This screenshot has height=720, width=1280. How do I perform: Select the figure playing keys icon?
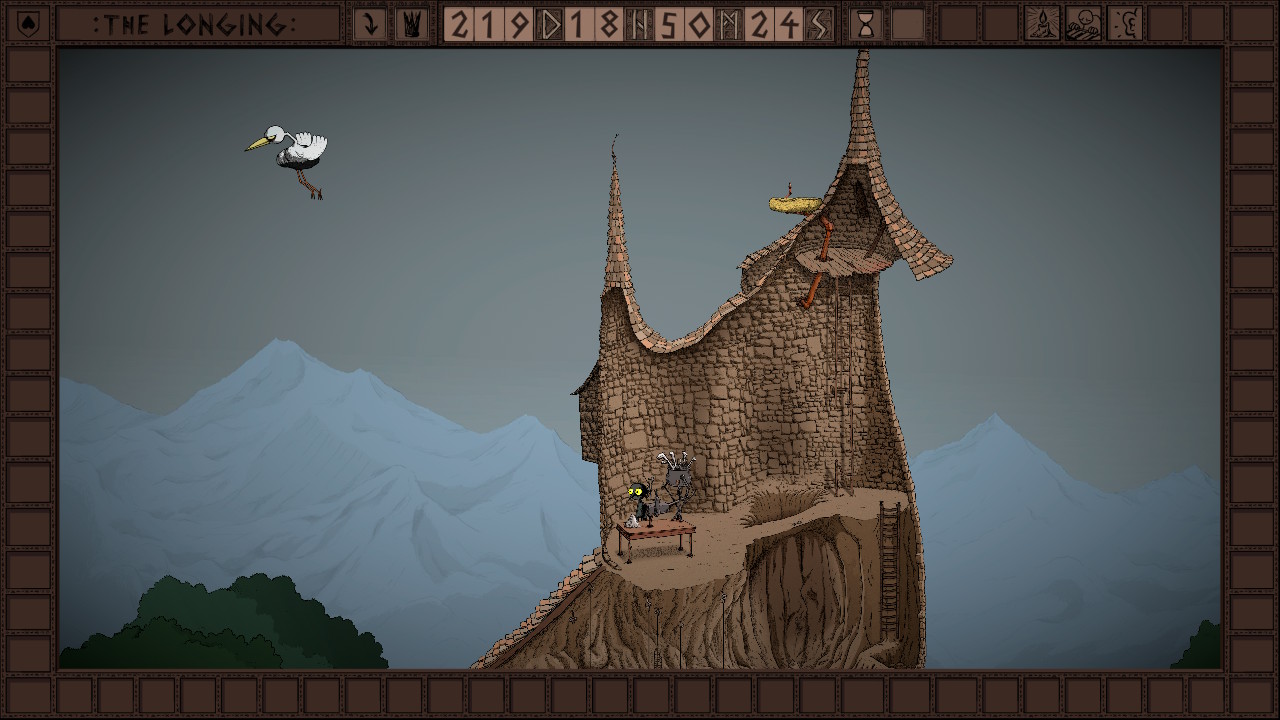point(1083,24)
